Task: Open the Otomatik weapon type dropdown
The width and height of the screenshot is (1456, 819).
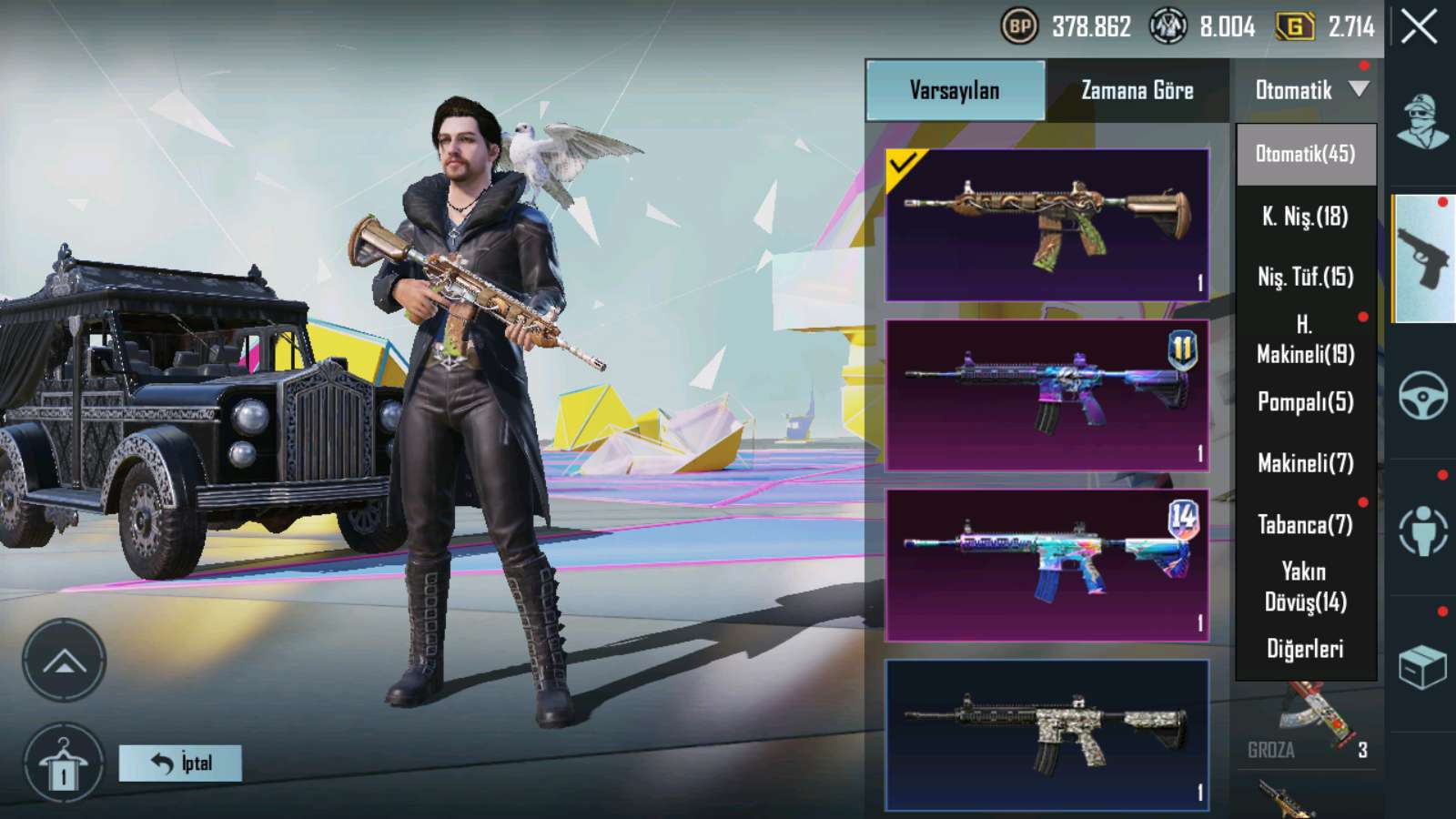Action: click(1309, 90)
